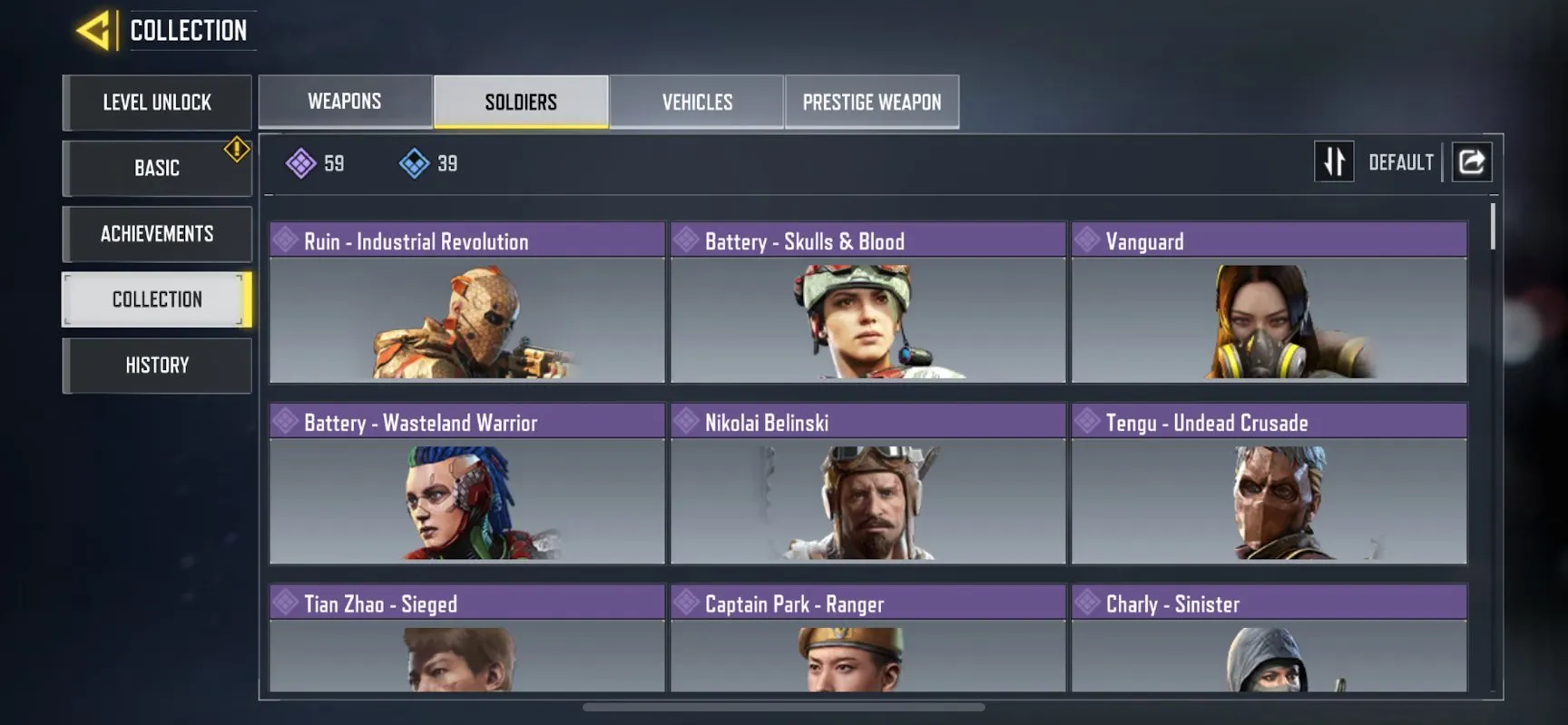The height and width of the screenshot is (725, 1568).
Task: Click the sort order arrows icon
Action: (1334, 162)
